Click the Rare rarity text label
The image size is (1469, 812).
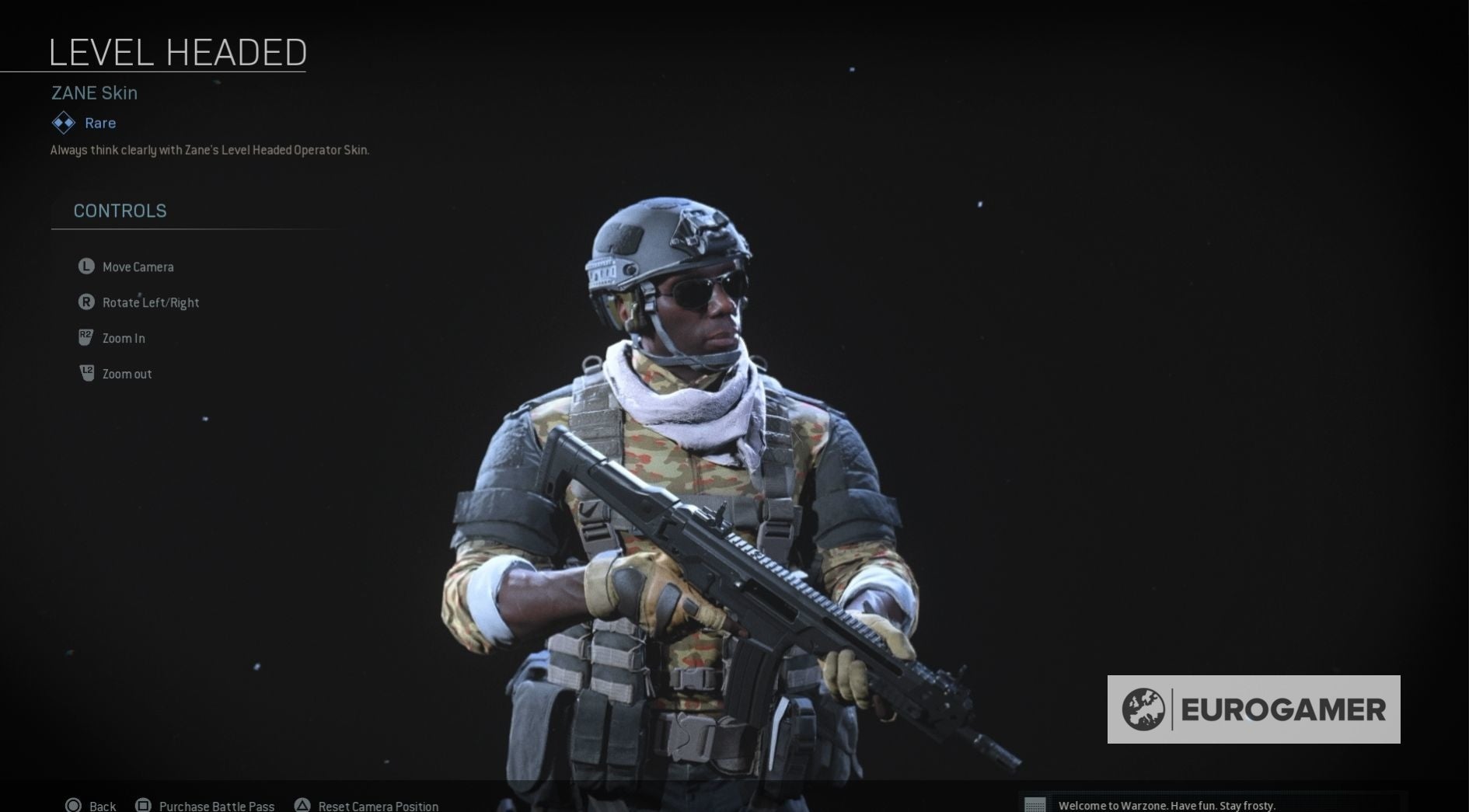(x=99, y=122)
